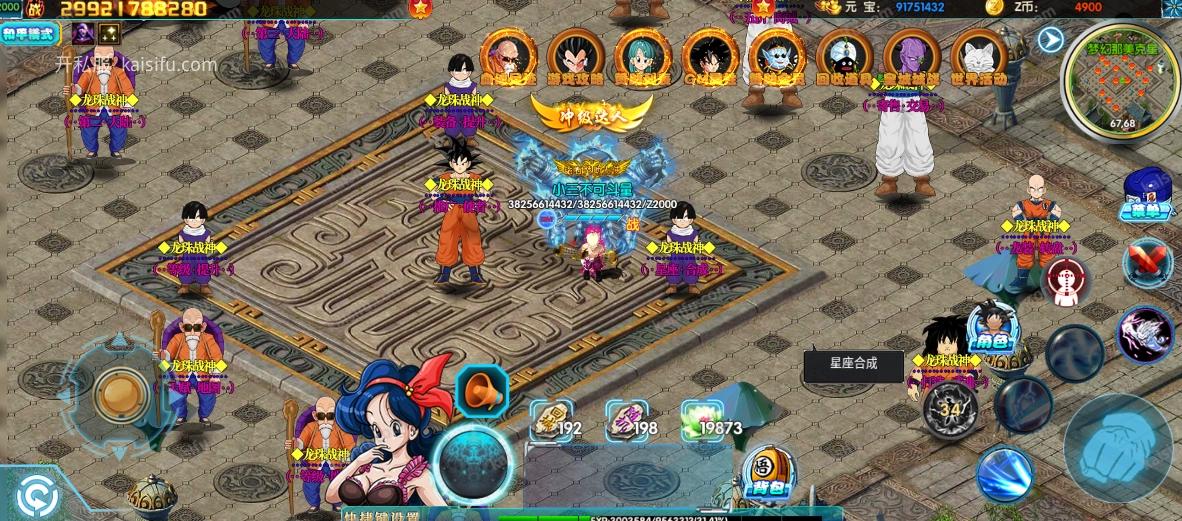Open the 世界活动 white cat icon
This screenshot has height=521, width=1182.
click(979, 57)
